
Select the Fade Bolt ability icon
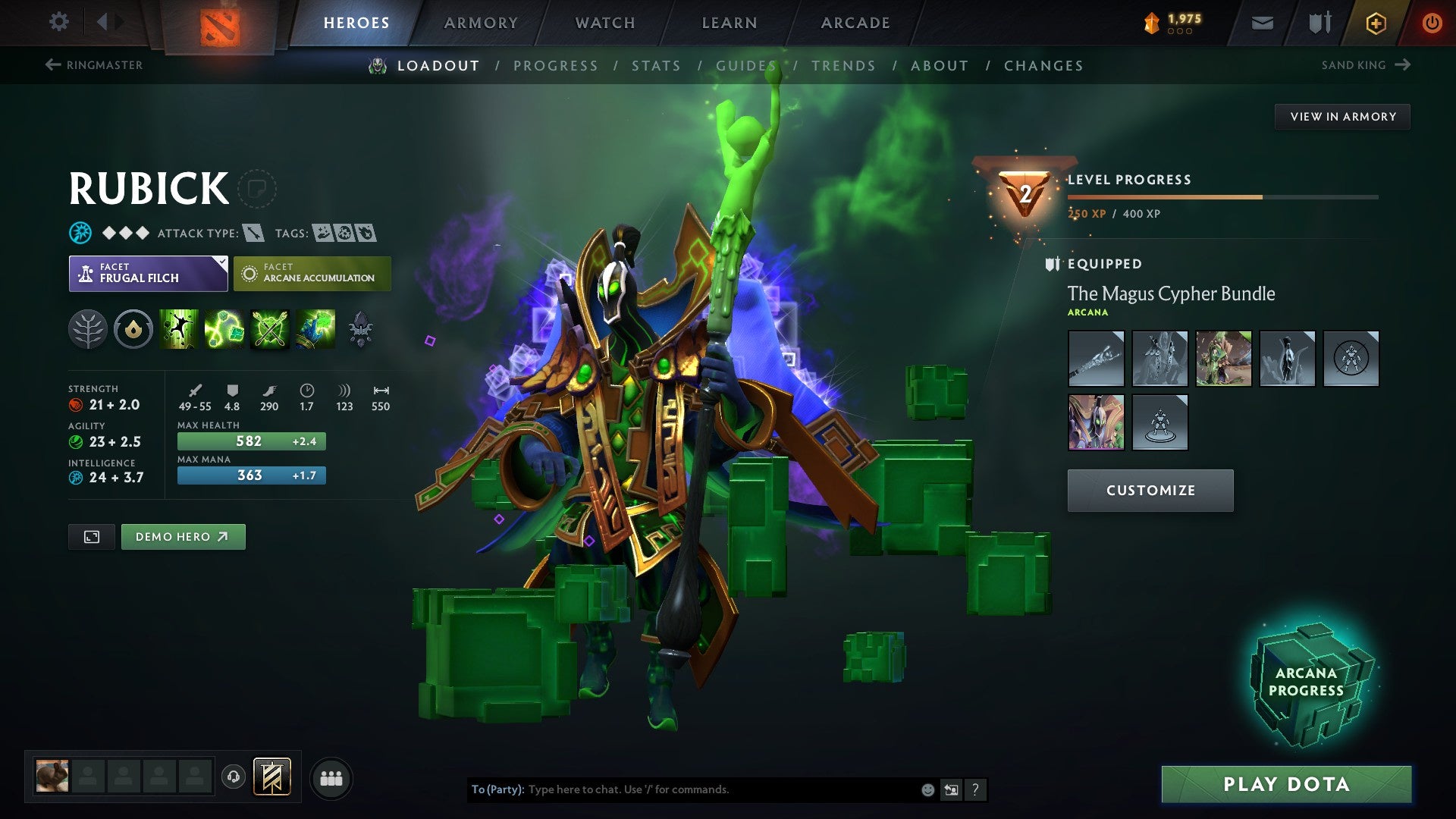(226, 329)
